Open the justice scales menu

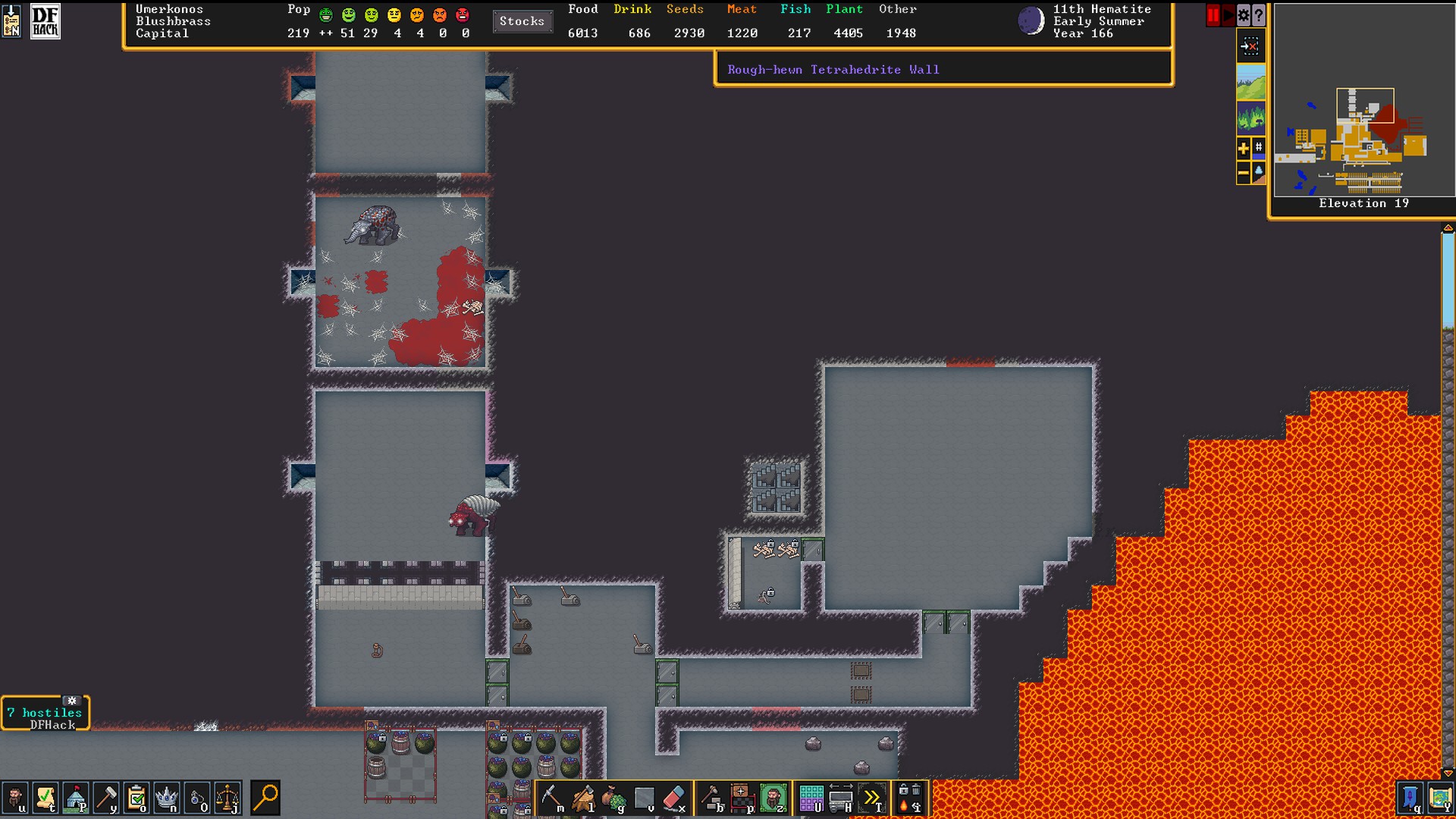(x=227, y=798)
